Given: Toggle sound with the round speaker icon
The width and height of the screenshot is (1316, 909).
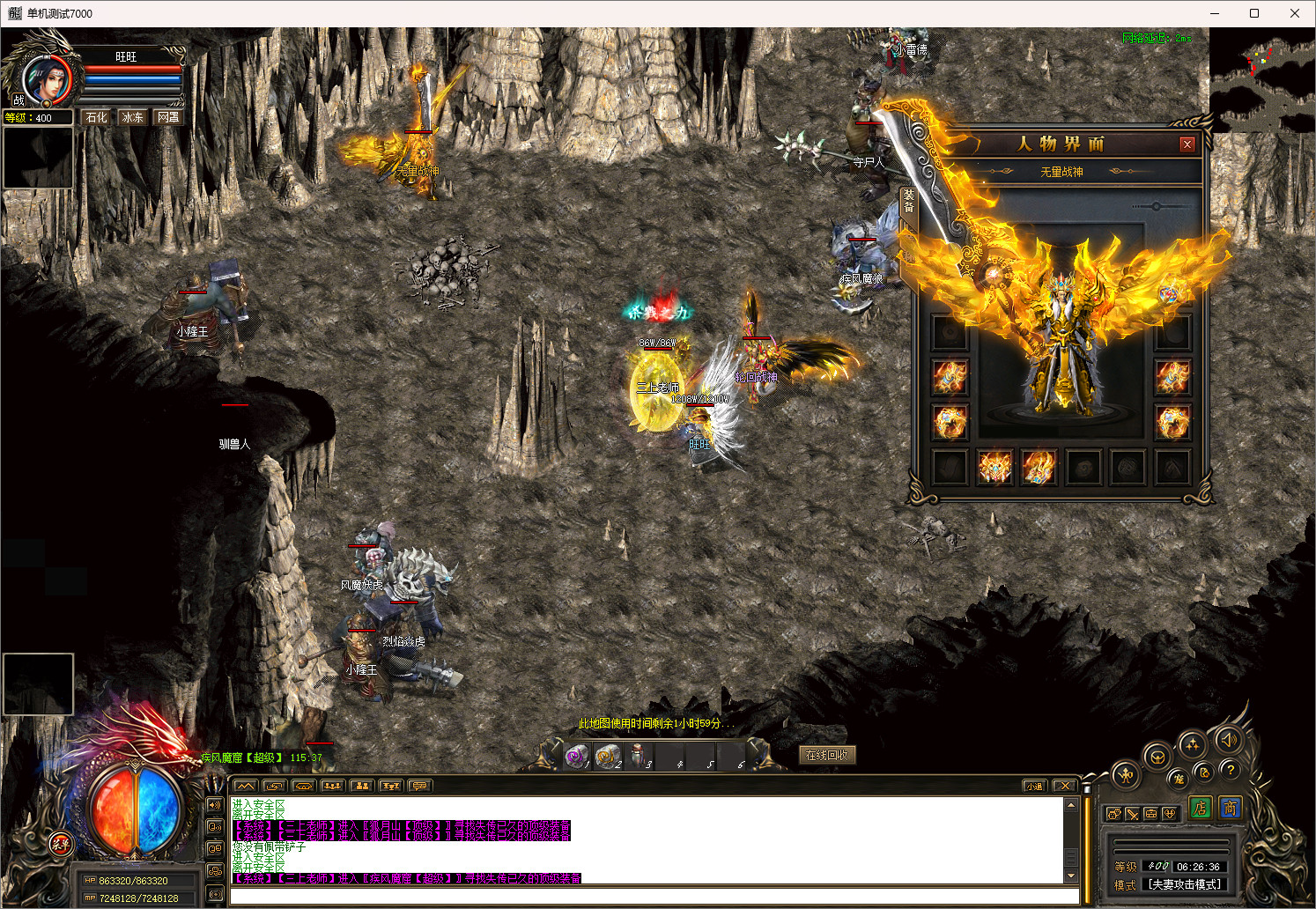Looking at the screenshot, I should (x=1229, y=740).
